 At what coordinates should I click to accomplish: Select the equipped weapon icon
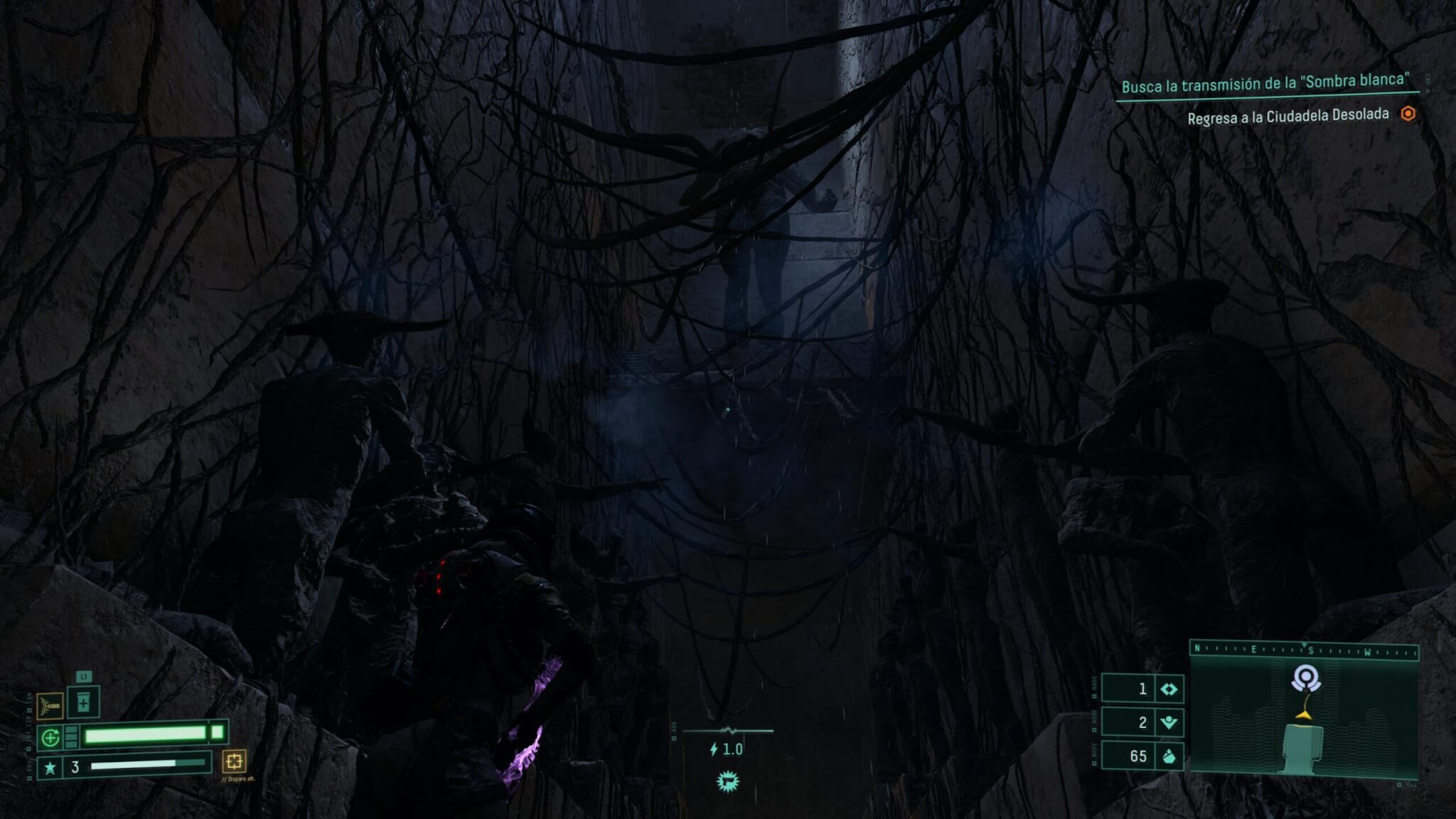50,706
